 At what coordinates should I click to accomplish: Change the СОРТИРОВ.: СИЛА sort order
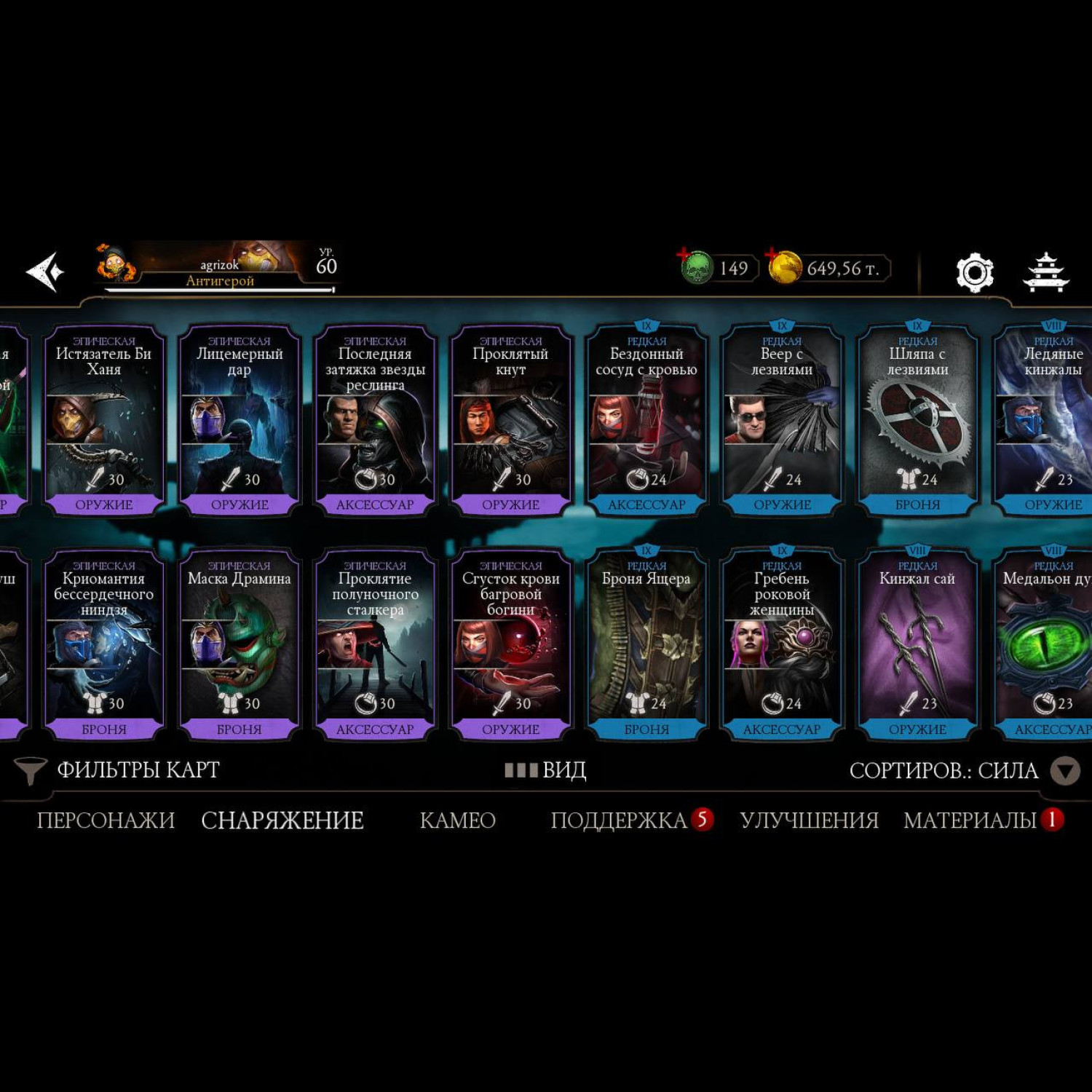point(961,770)
